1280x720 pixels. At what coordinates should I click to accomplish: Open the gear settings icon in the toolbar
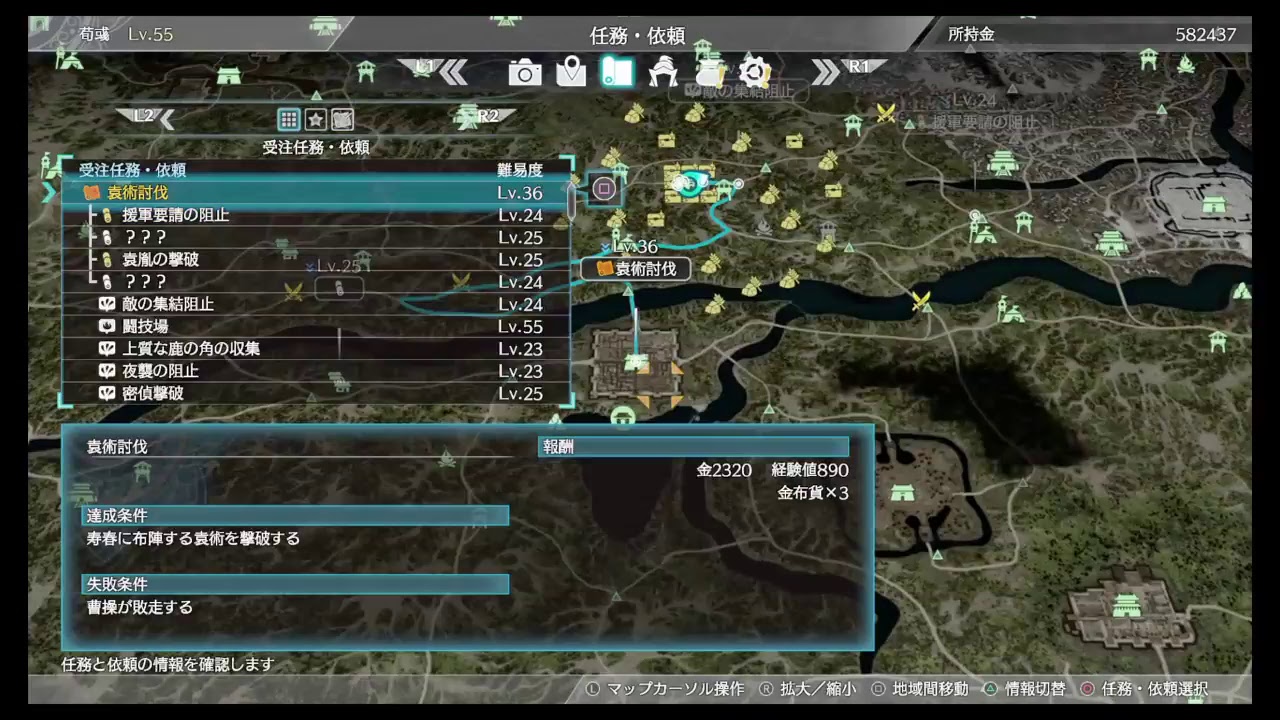click(755, 72)
